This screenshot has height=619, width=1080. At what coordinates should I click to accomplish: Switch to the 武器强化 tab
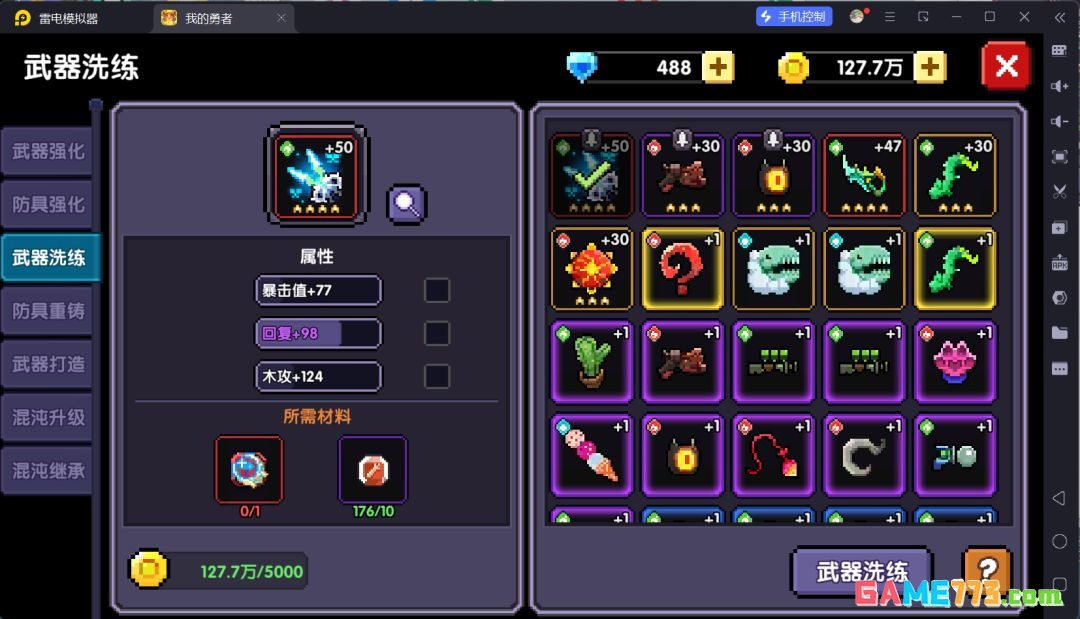[47, 152]
